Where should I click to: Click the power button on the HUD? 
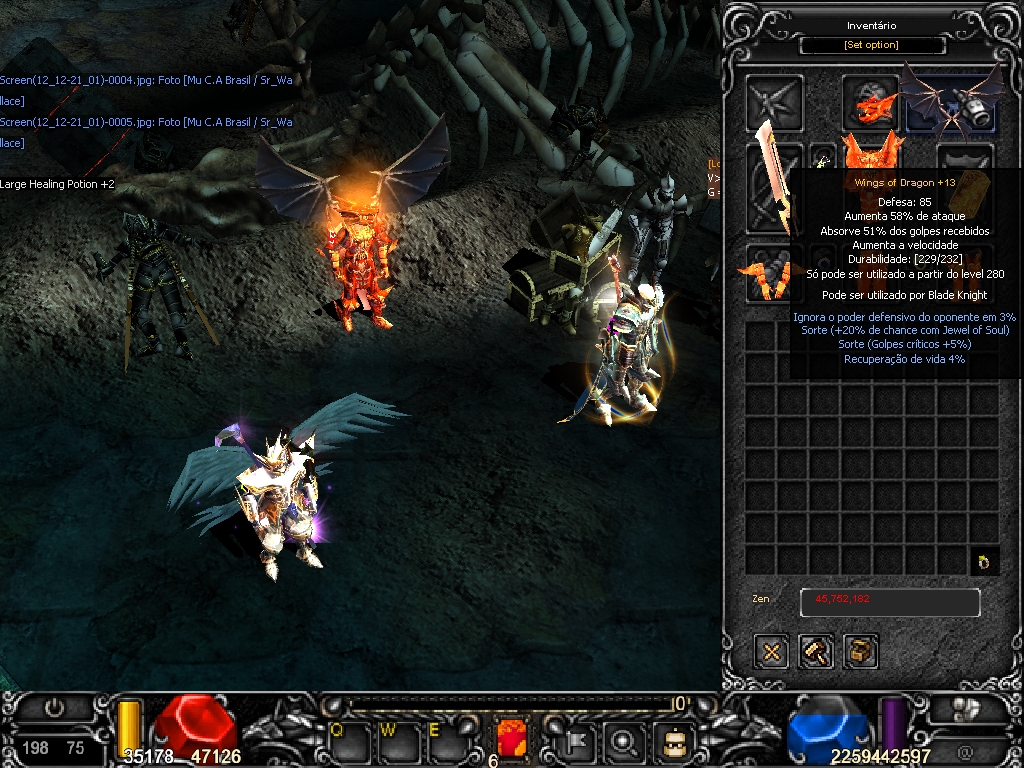pos(54,708)
